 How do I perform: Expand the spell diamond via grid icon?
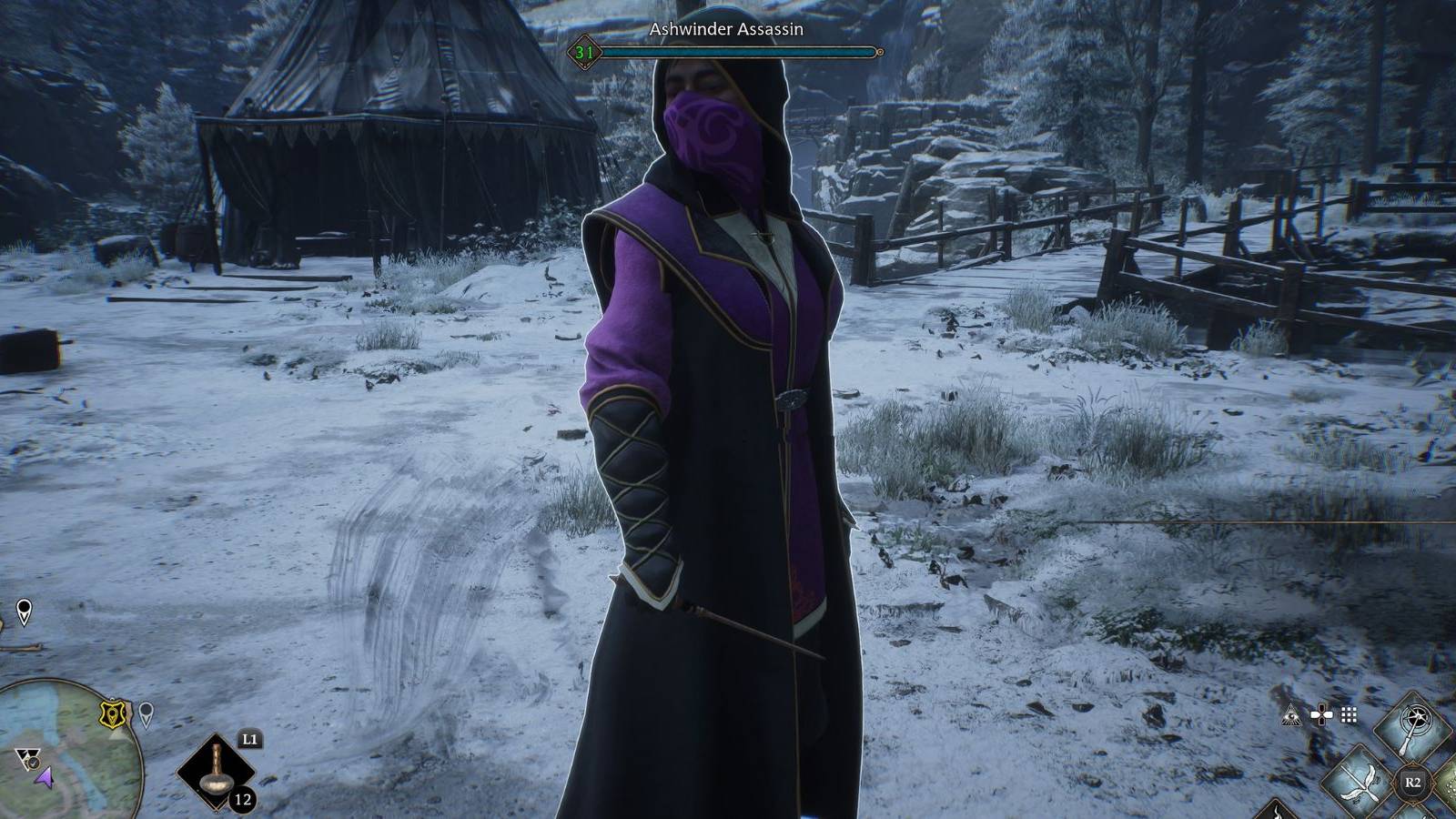1349,715
